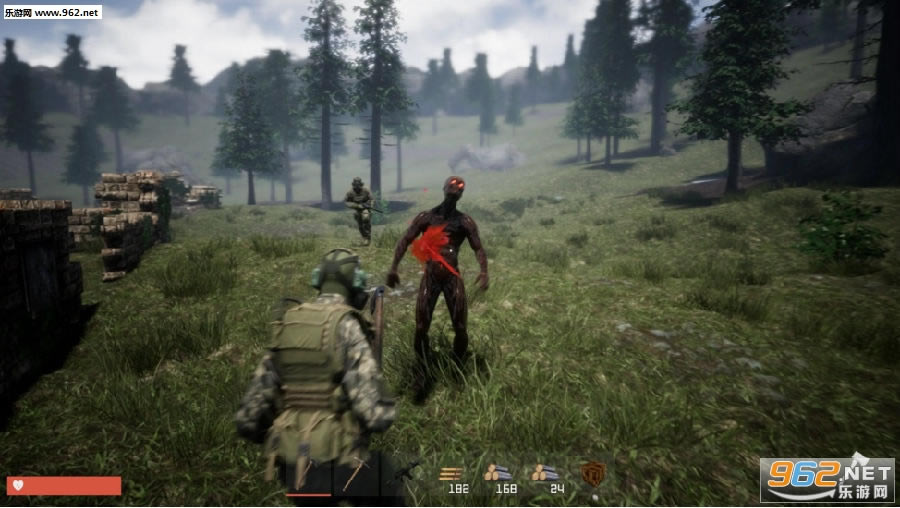Select the wood logs icon showing 24
The width and height of the screenshot is (900, 508).
(545, 473)
